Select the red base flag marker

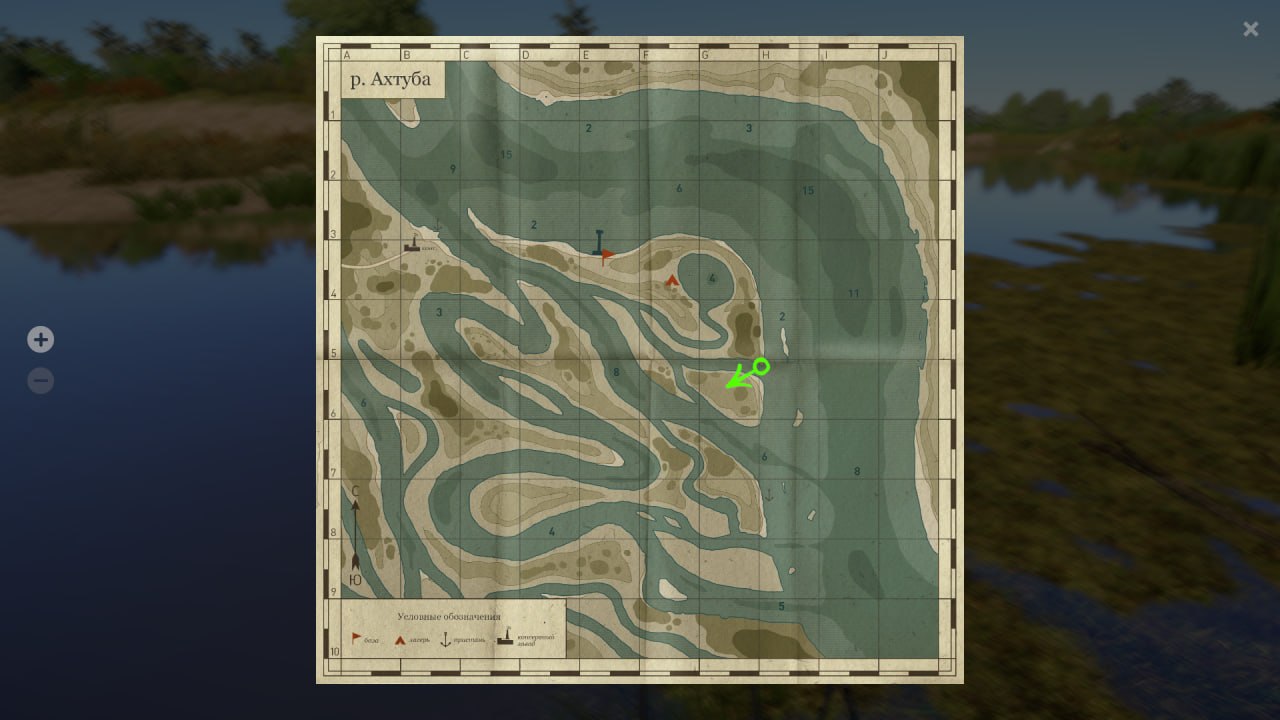608,255
